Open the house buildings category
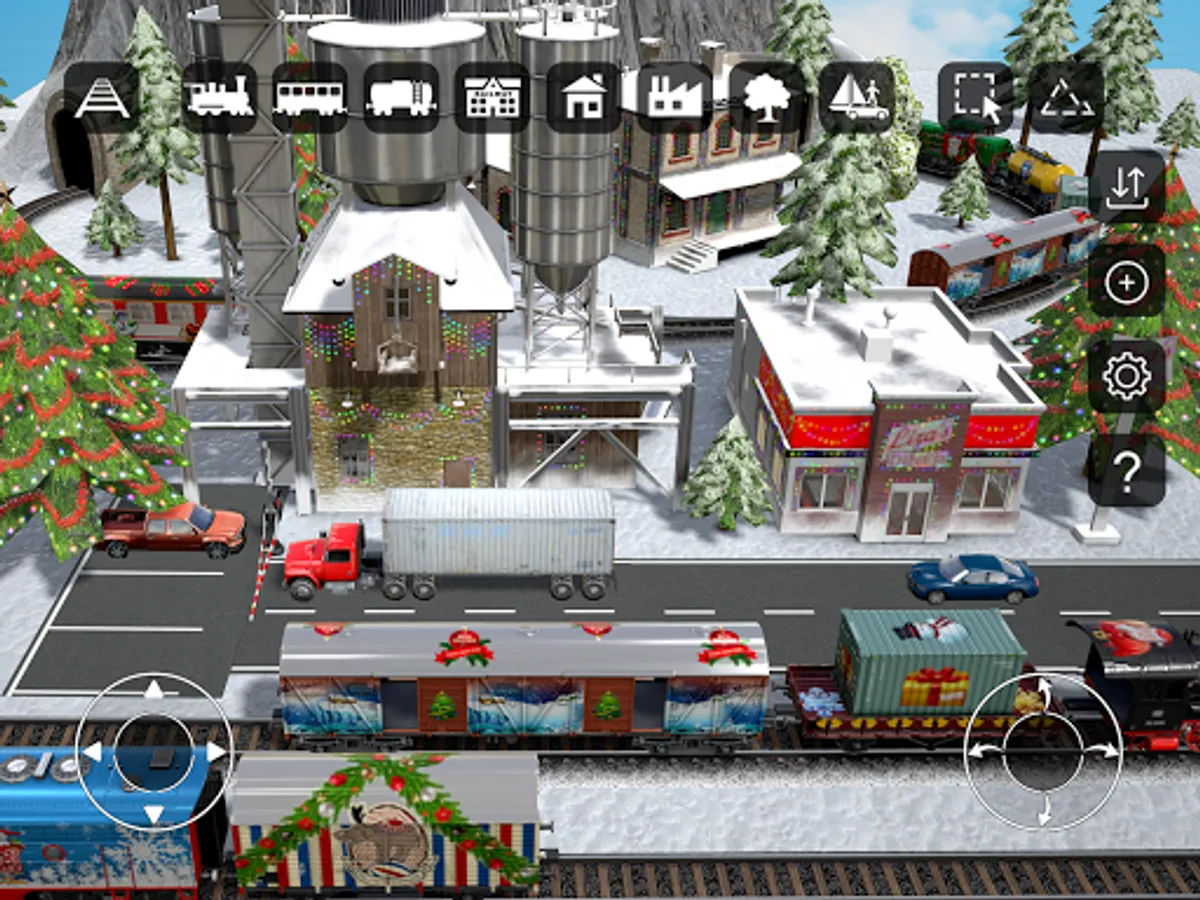This screenshot has height=900, width=1200. click(x=583, y=98)
